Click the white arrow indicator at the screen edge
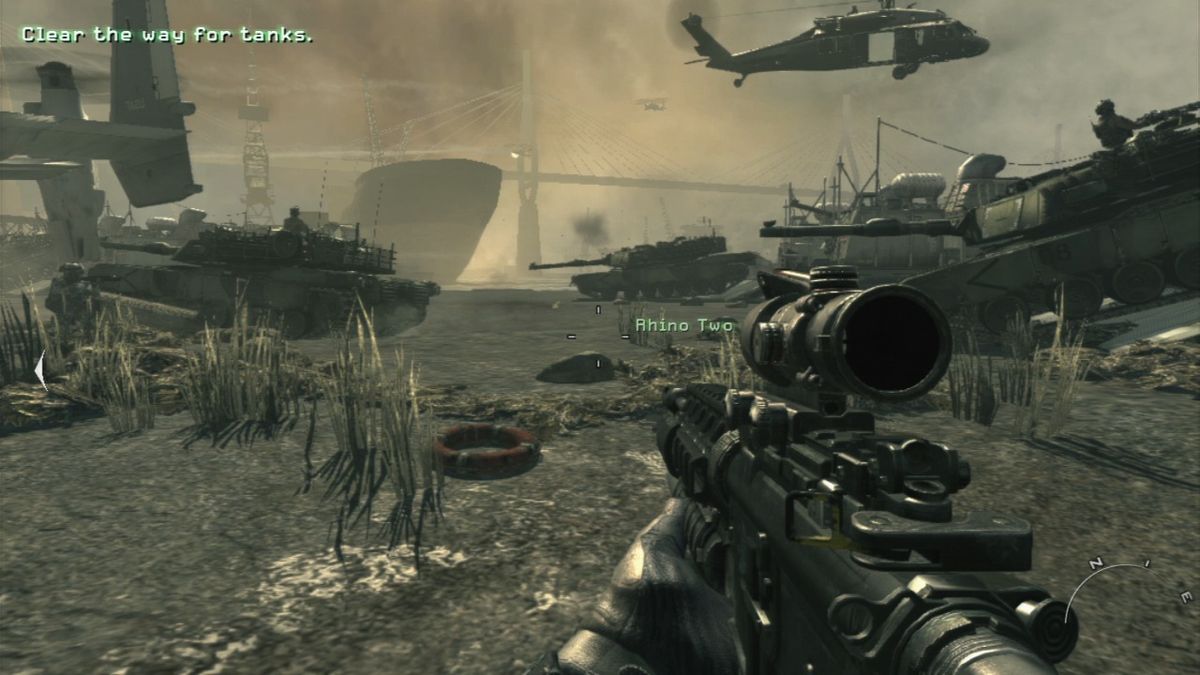The width and height of the screenshot is (1200, 675). point(40,370)
